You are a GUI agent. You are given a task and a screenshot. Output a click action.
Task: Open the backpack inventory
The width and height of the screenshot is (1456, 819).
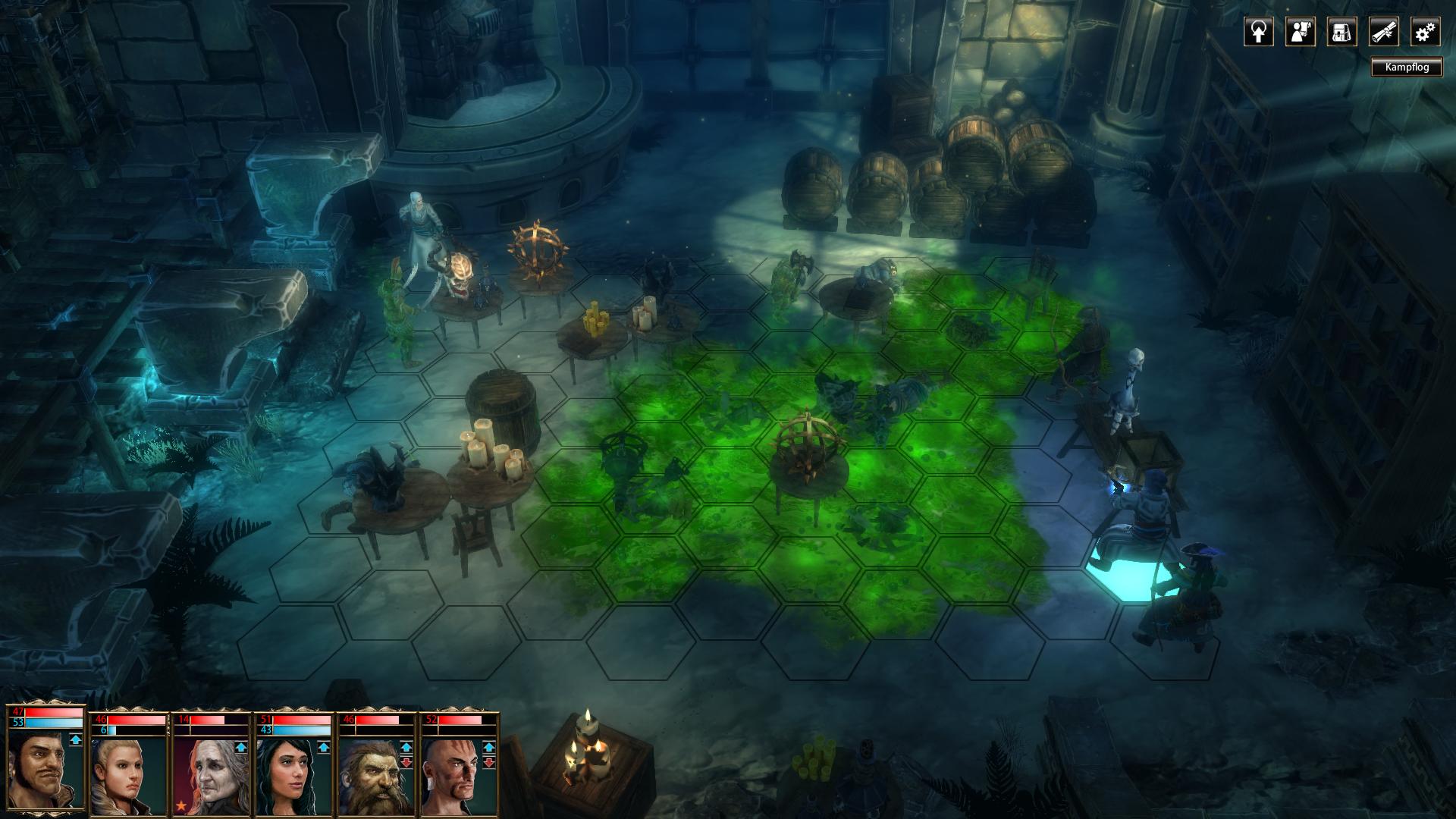pos(1341,32)
